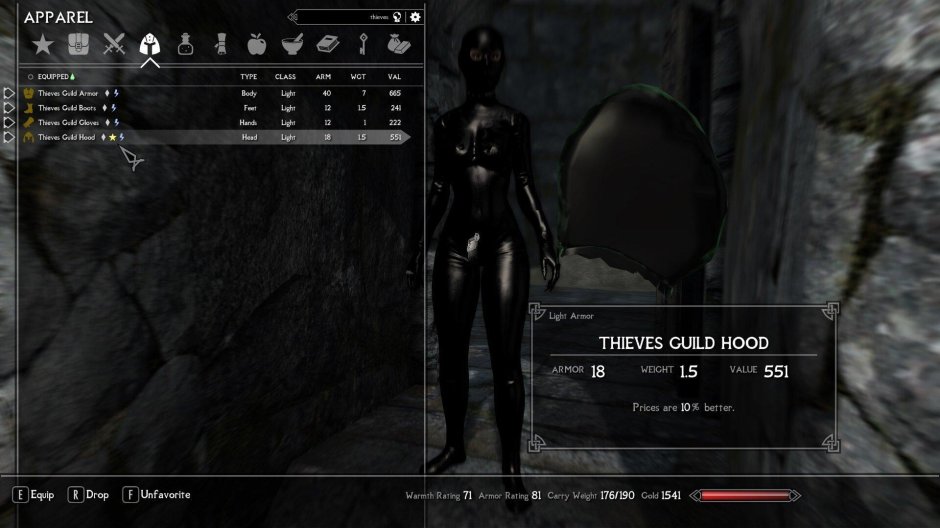
Task: Open the Favorites star category
Action: pos(42,44)
